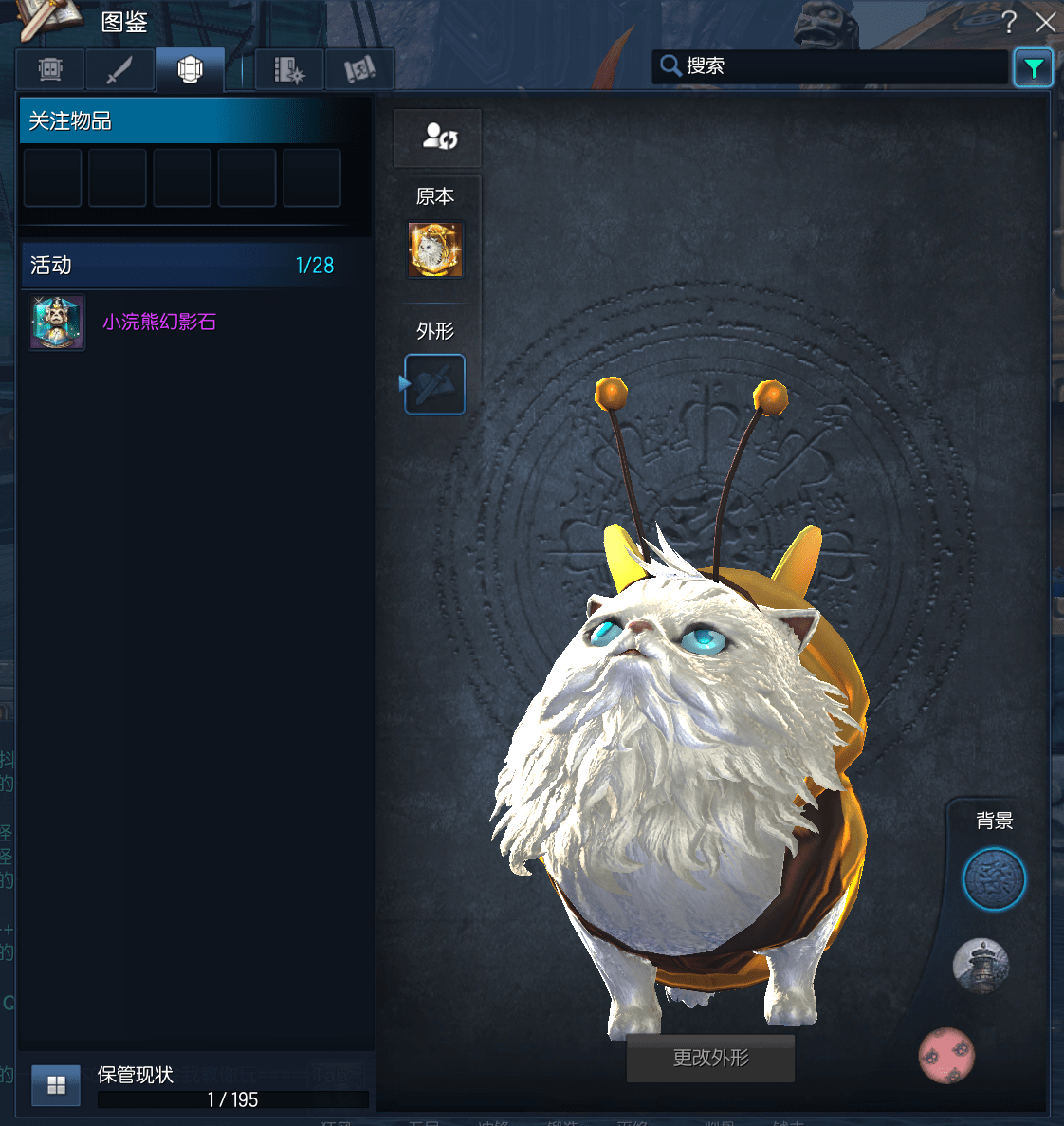Screen dimensions: 1064x1126
Task: Toggle the grid view button
Action: coord(56,1085)
